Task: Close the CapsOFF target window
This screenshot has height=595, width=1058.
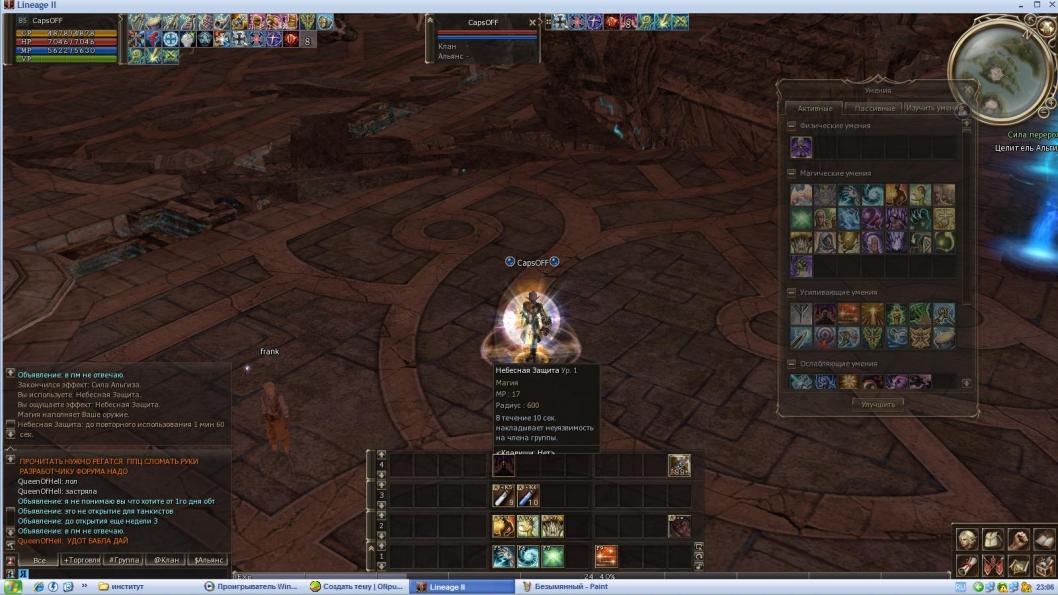Action: point(532,22)
